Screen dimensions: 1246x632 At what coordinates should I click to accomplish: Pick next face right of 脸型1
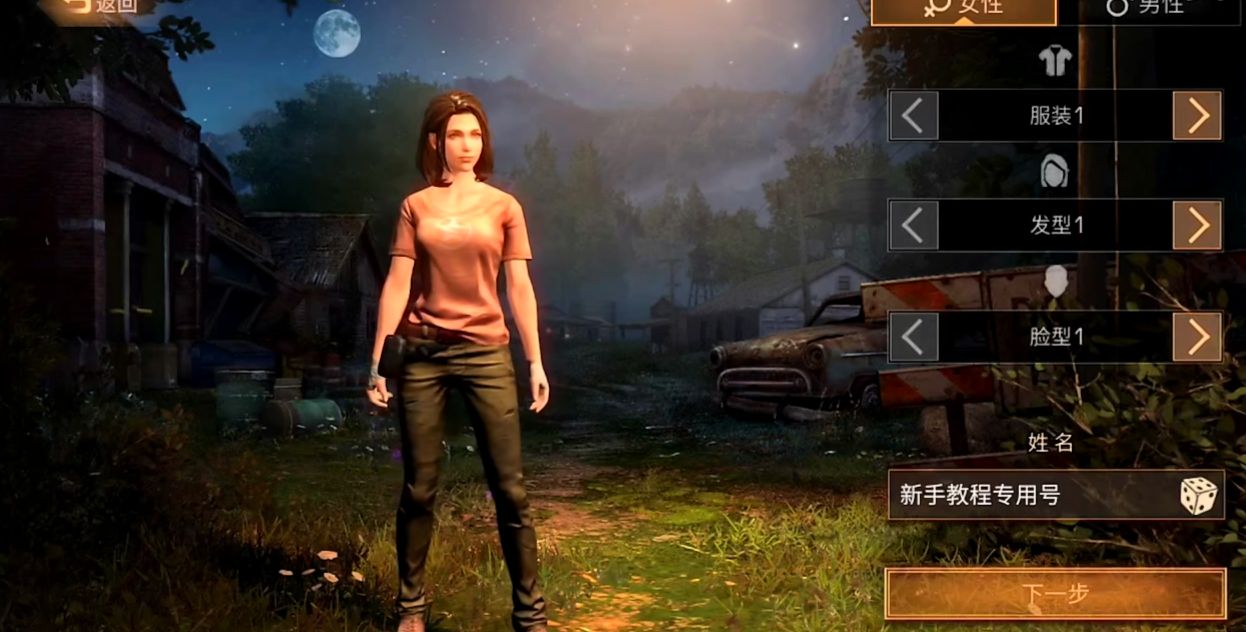coord(1197,337)
